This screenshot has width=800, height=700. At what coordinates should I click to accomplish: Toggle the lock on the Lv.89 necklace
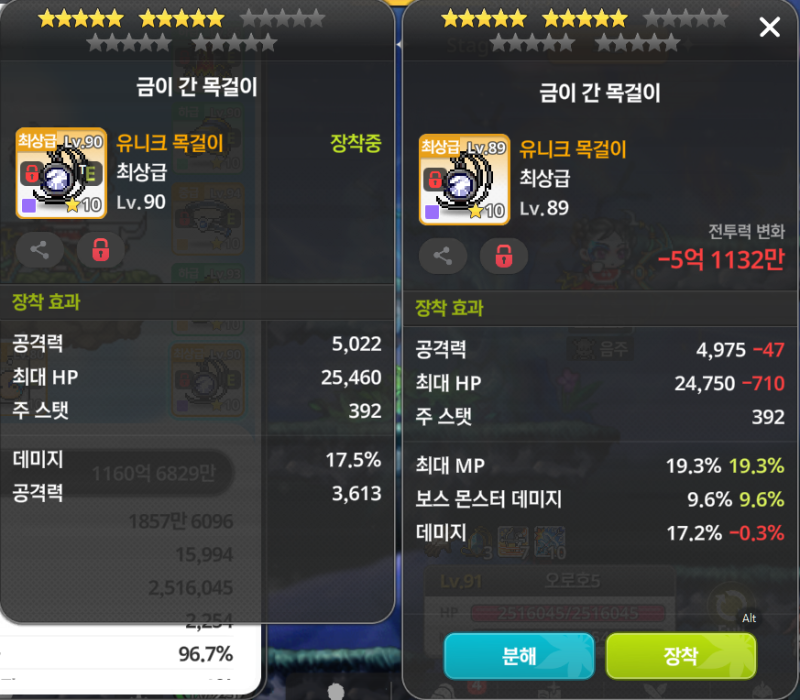click(504, 256)
